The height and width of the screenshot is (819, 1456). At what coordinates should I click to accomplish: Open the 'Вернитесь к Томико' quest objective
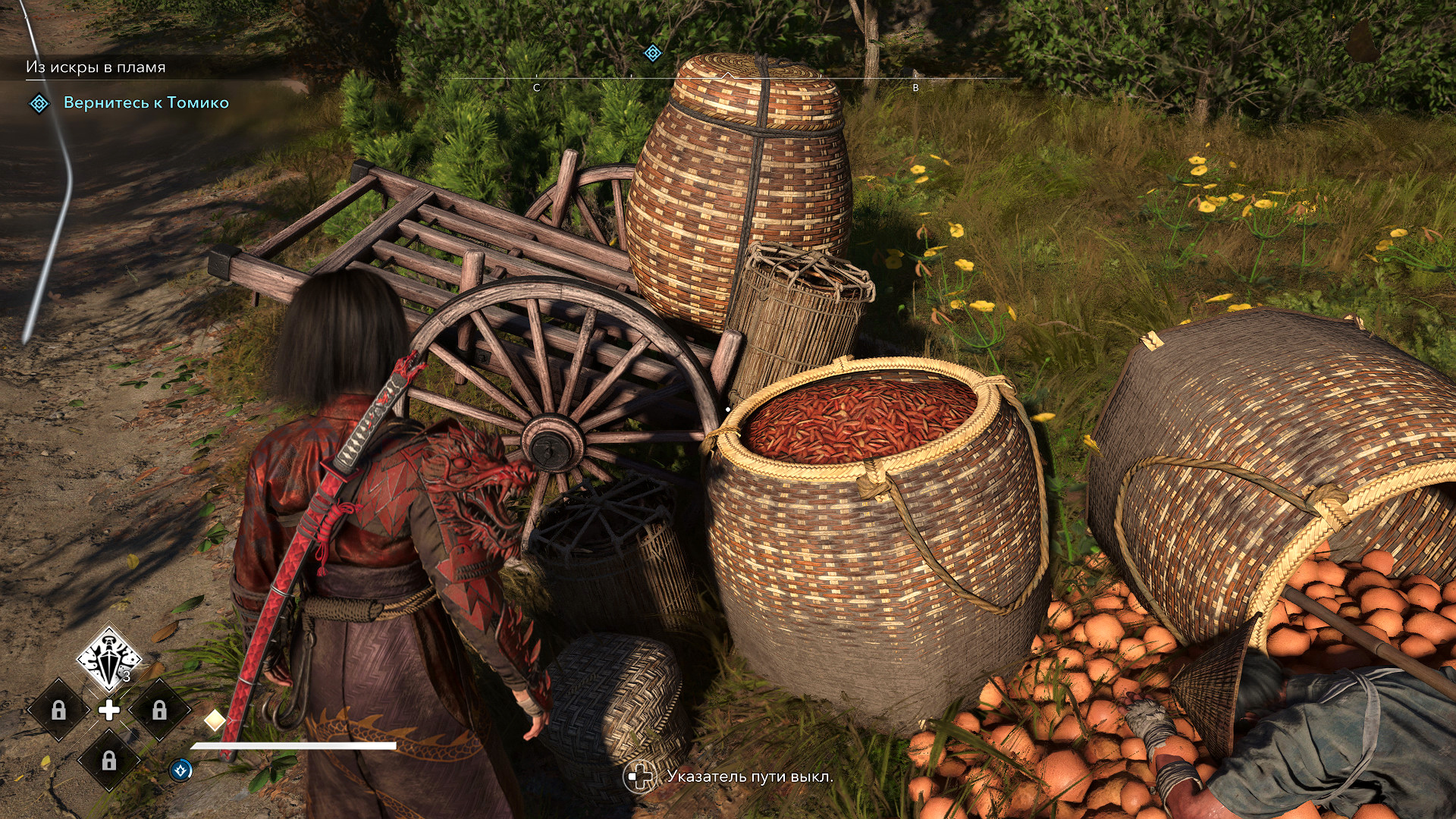click(x=146, y=102)
